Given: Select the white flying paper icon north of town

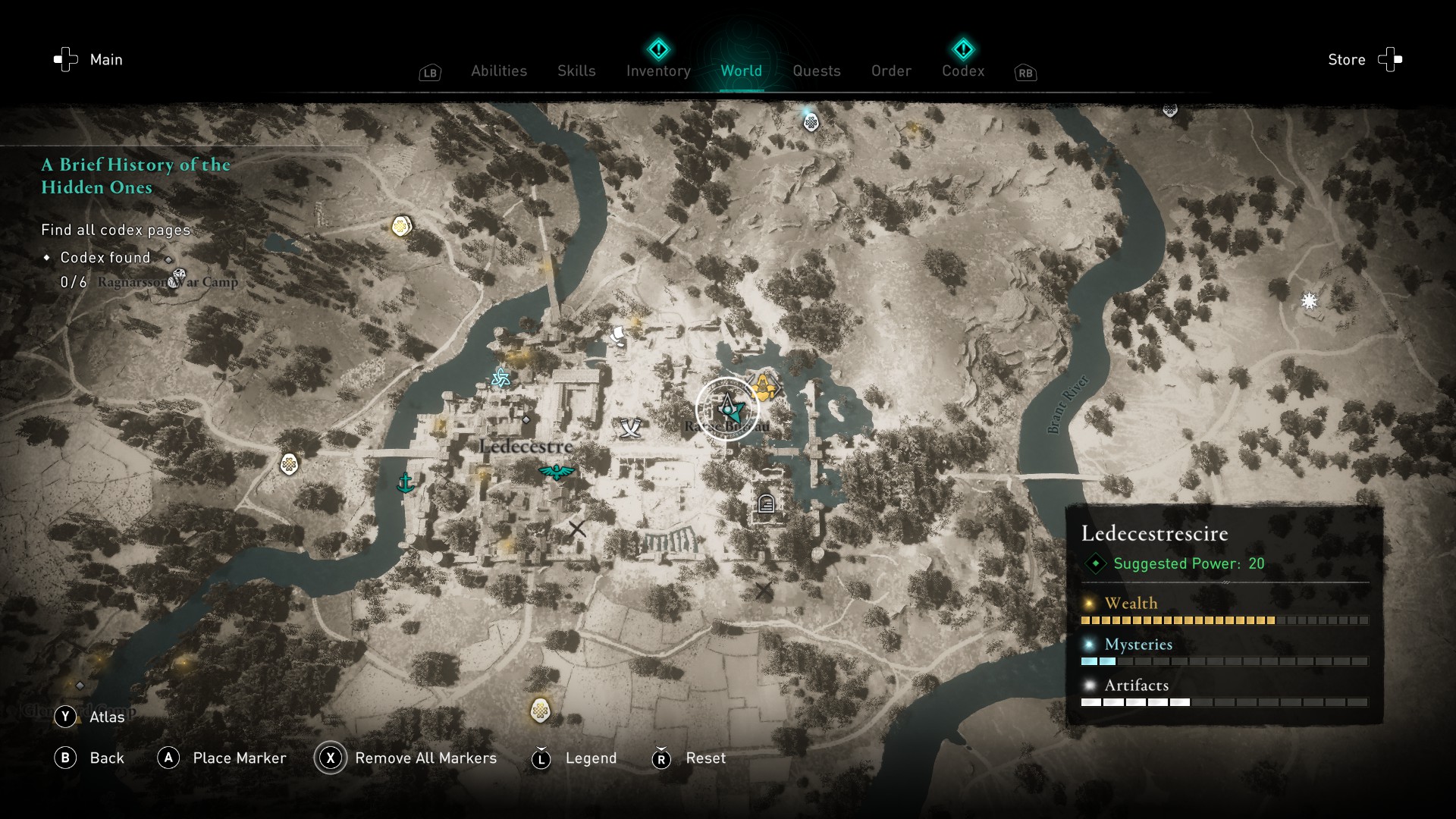Looking at the screenshot, I should click(617, 334).
